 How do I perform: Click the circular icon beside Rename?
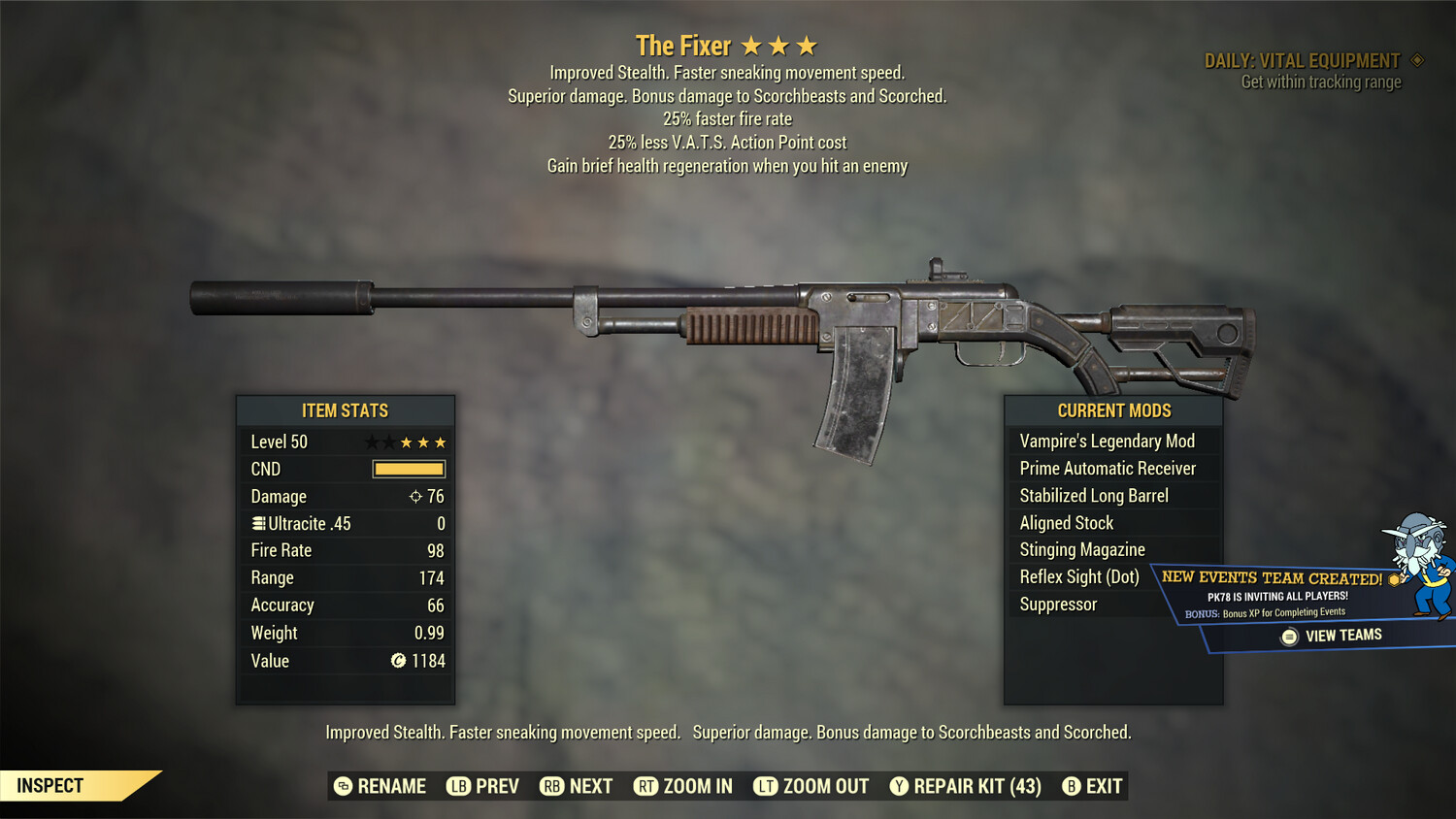click(342, 786)
